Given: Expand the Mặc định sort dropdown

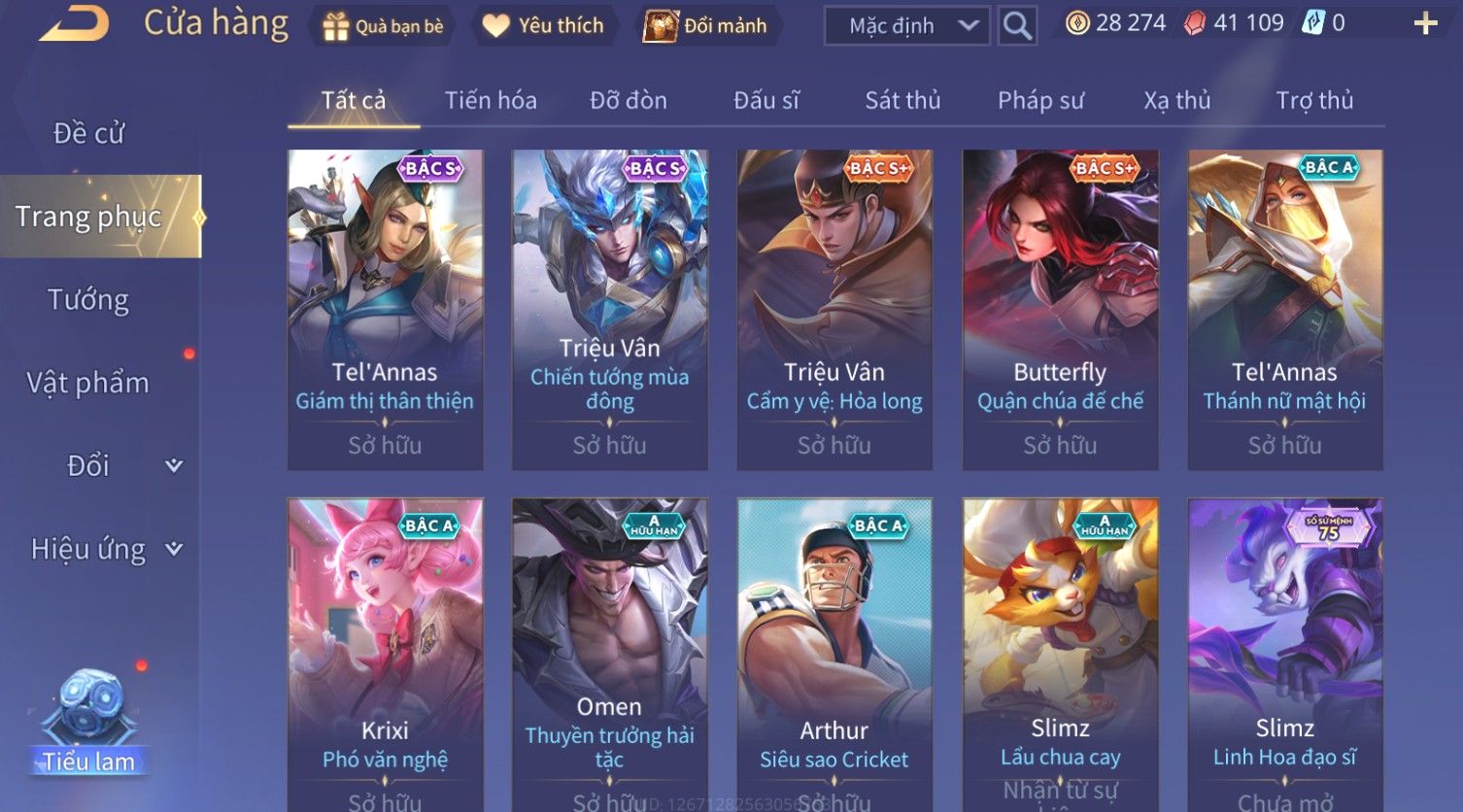Looking at the screenshot, I should click(x=906, y=26).
